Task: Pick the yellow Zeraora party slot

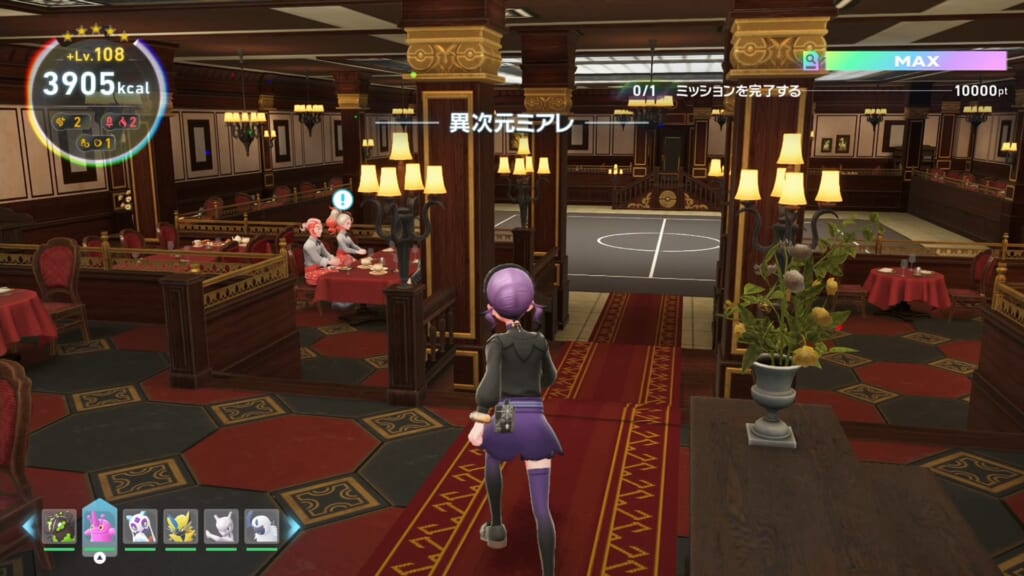Action: pyautogui.click(x=181, y=526)
